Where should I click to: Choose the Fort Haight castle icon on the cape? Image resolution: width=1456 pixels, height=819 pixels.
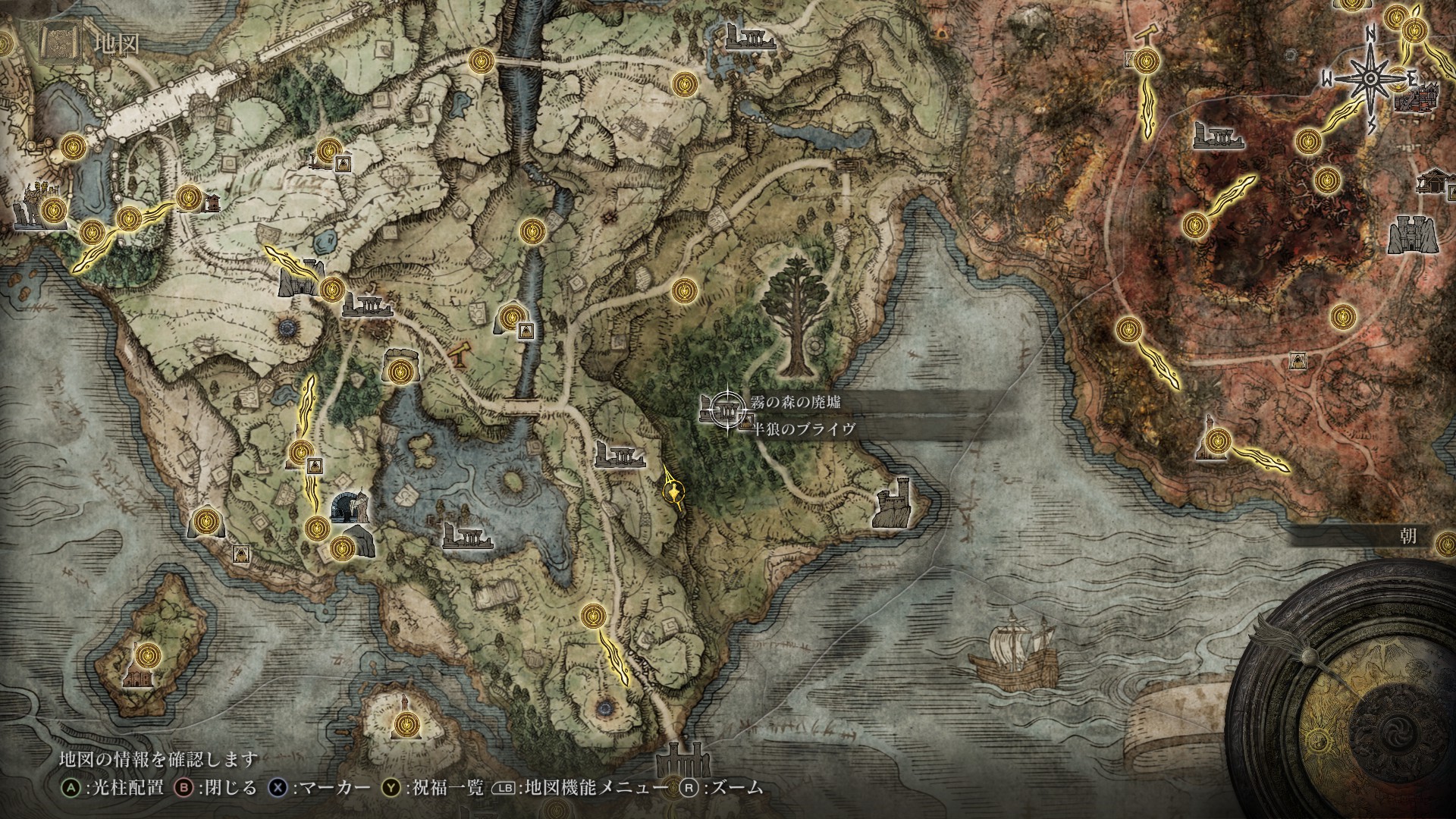click(894, 502)
